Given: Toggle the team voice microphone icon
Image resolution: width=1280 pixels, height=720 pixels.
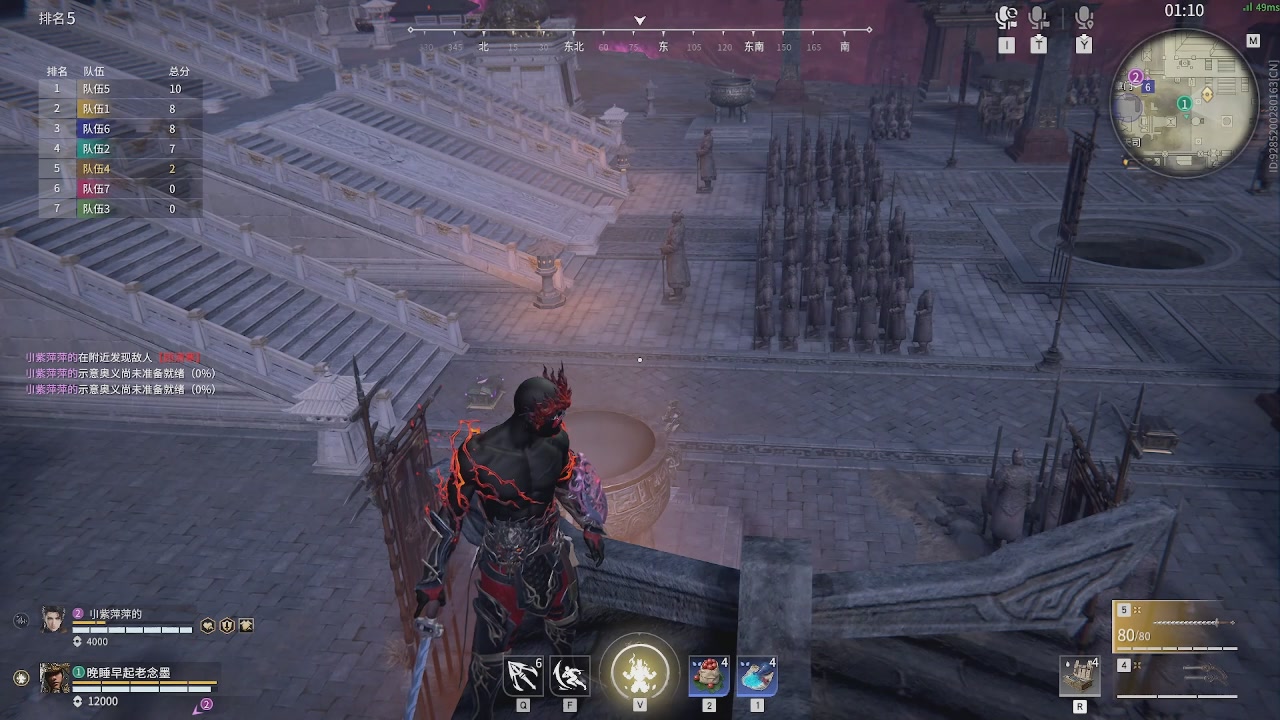Looking at the screenshot, I should pyautogui.click(x=1039, y=18).
